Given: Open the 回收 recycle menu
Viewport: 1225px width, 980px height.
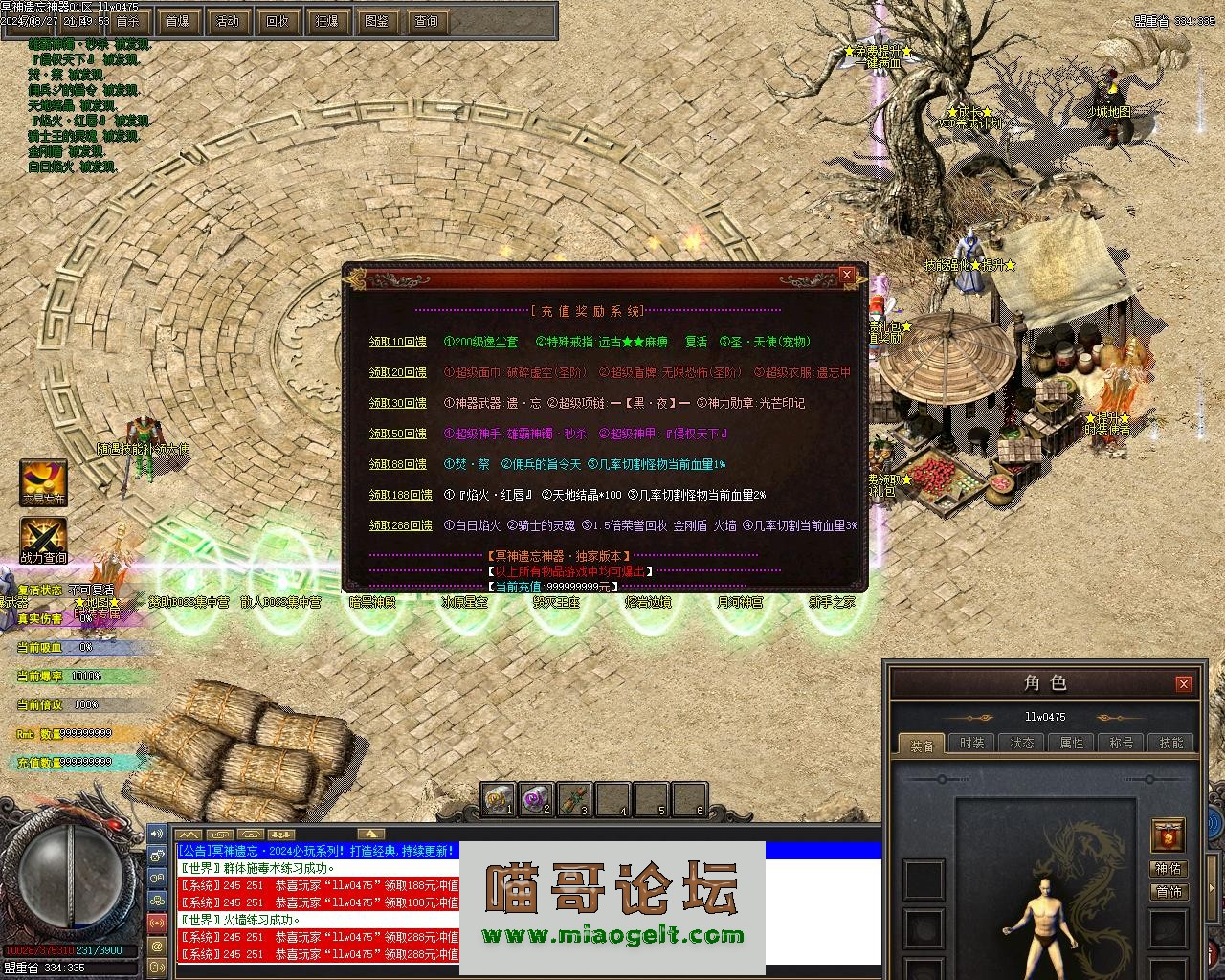Looking at the screenshot, I should pos(278,21).
